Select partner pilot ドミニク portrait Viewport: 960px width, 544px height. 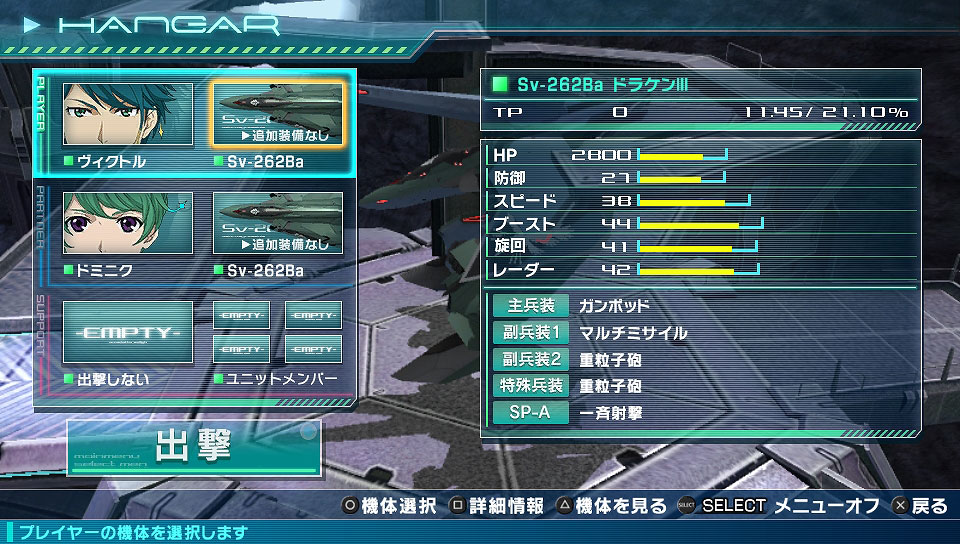pyautogui.click(x=128, y=223)
